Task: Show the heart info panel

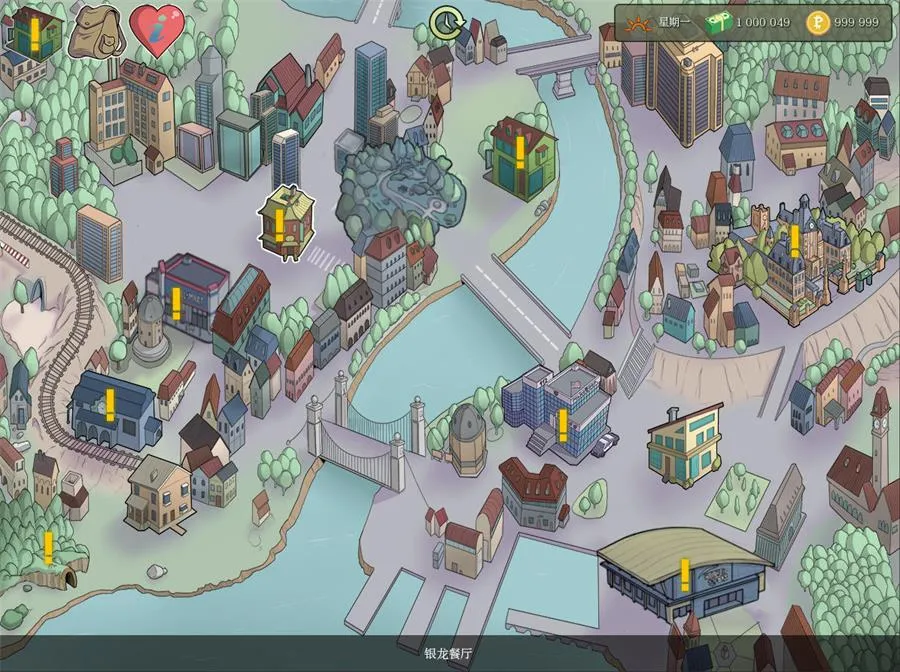Action: point(157,32)
